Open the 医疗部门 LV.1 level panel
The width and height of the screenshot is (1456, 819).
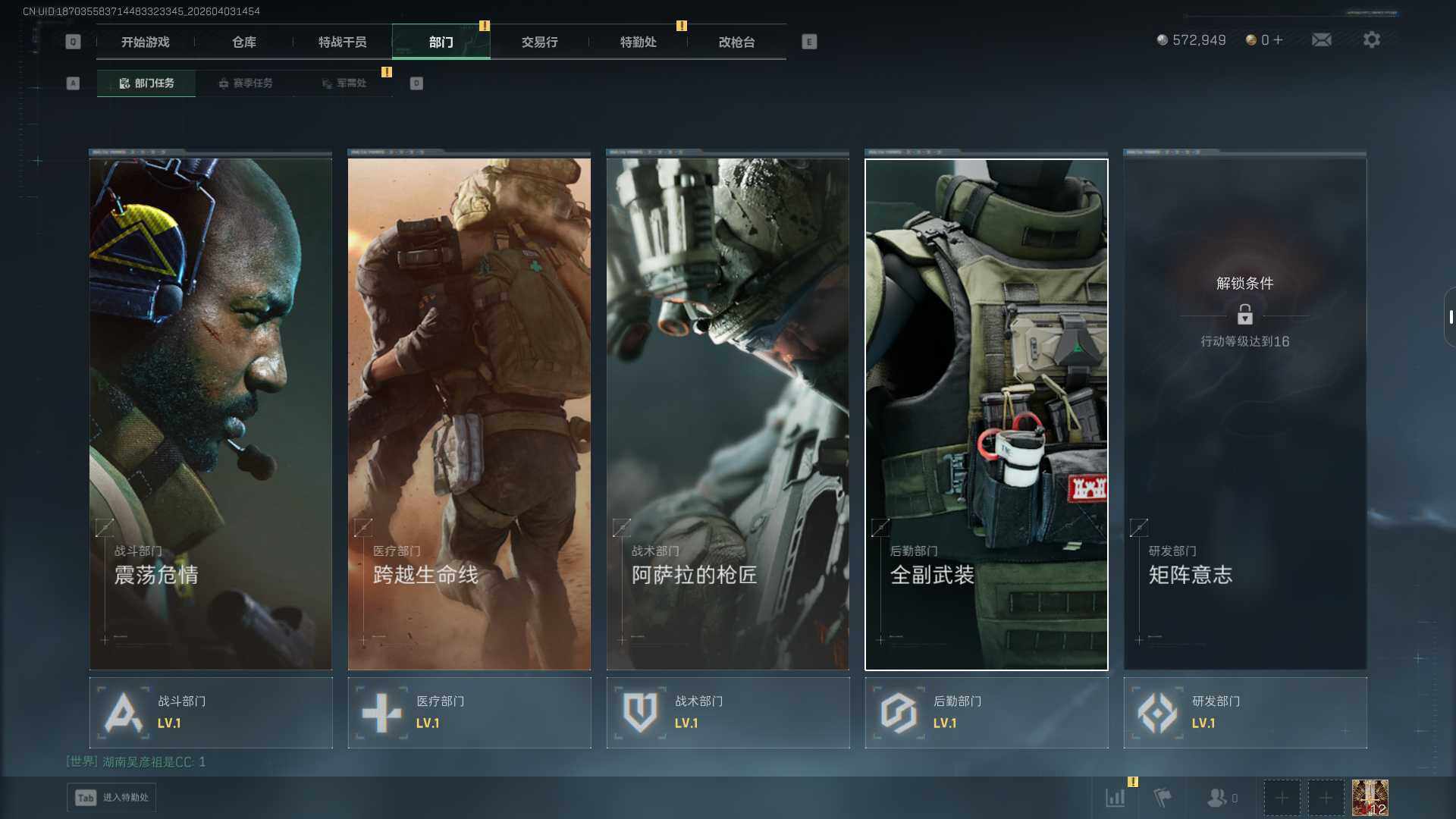(x=469, y=713)
